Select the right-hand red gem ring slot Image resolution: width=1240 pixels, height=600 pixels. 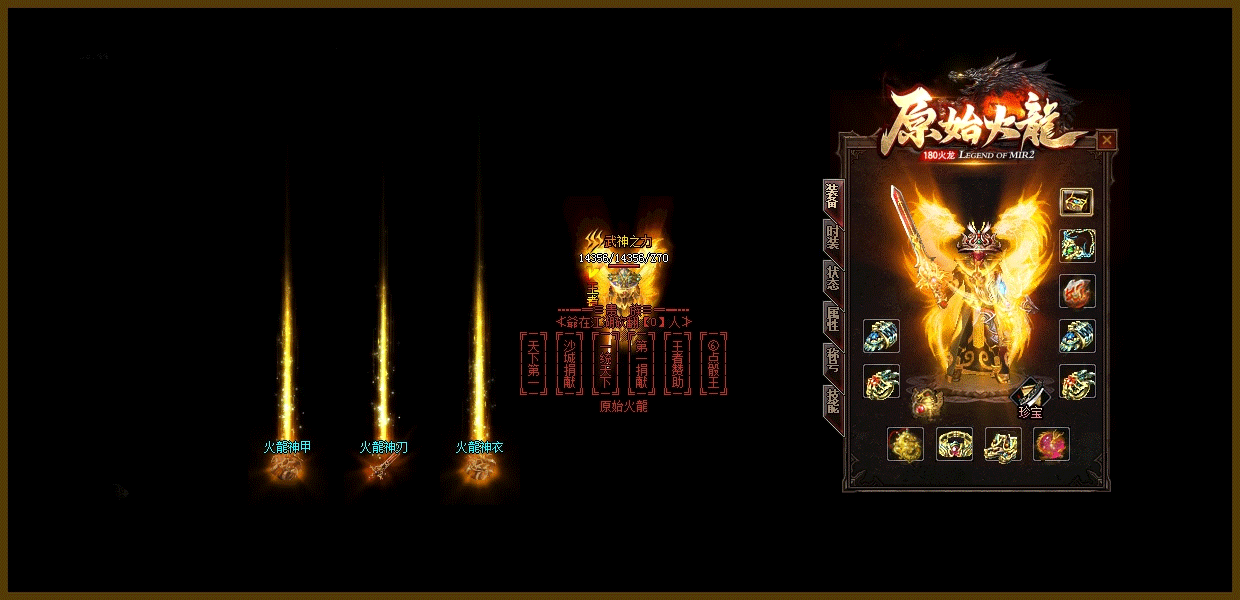point(1077,381)
